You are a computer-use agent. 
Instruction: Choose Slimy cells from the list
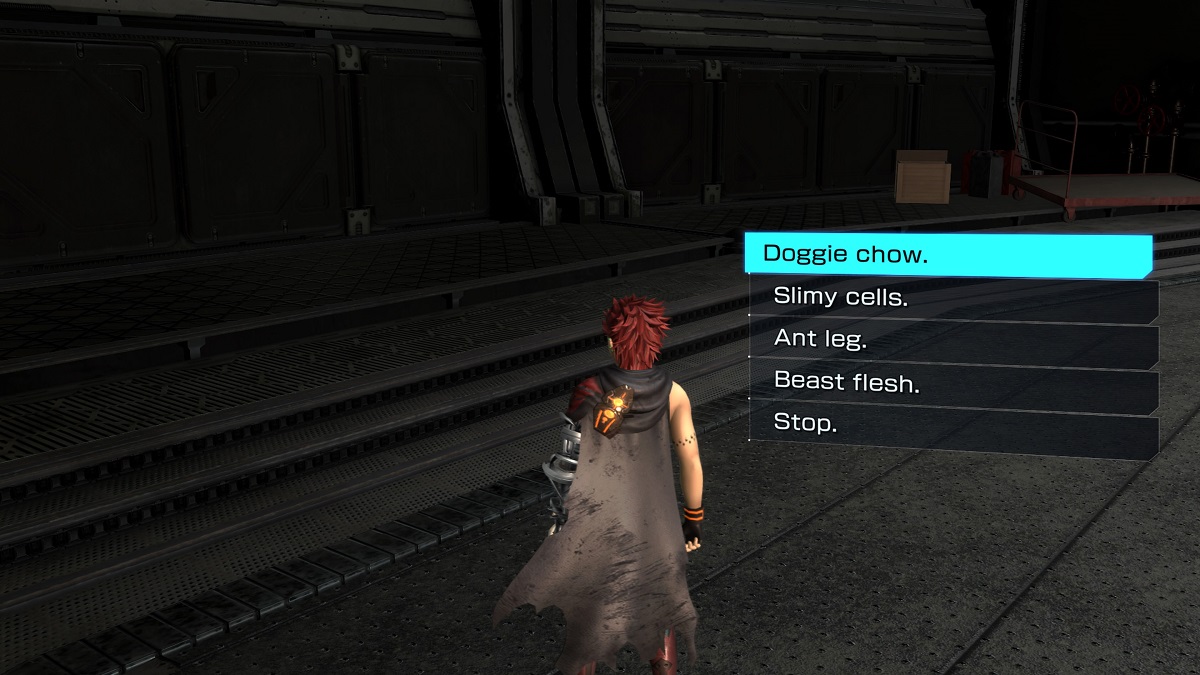pos(953,298)
